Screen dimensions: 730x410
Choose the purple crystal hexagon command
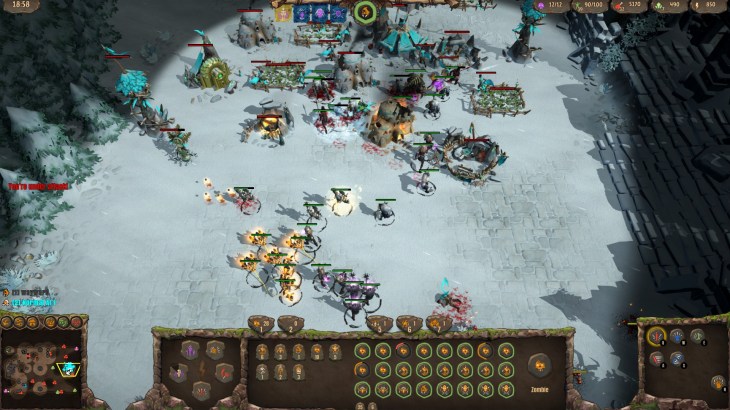point(190,349)
